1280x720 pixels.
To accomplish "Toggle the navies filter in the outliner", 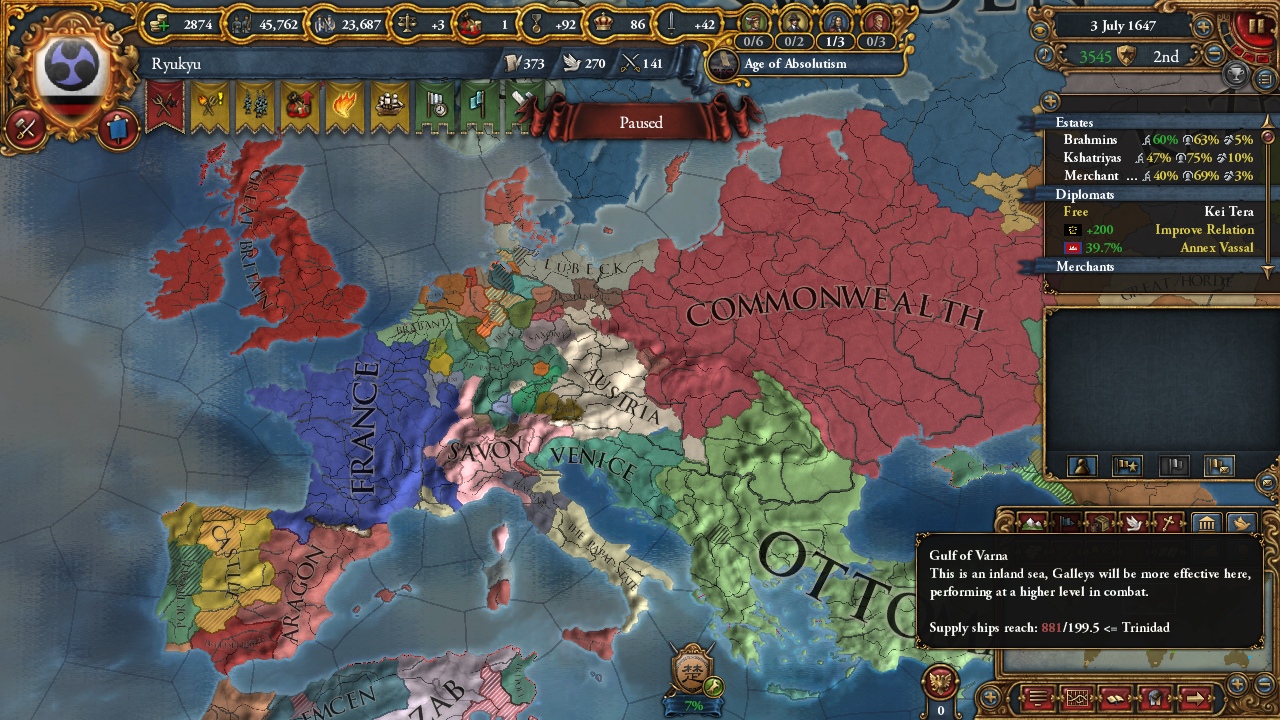I will coord(1173,463).
